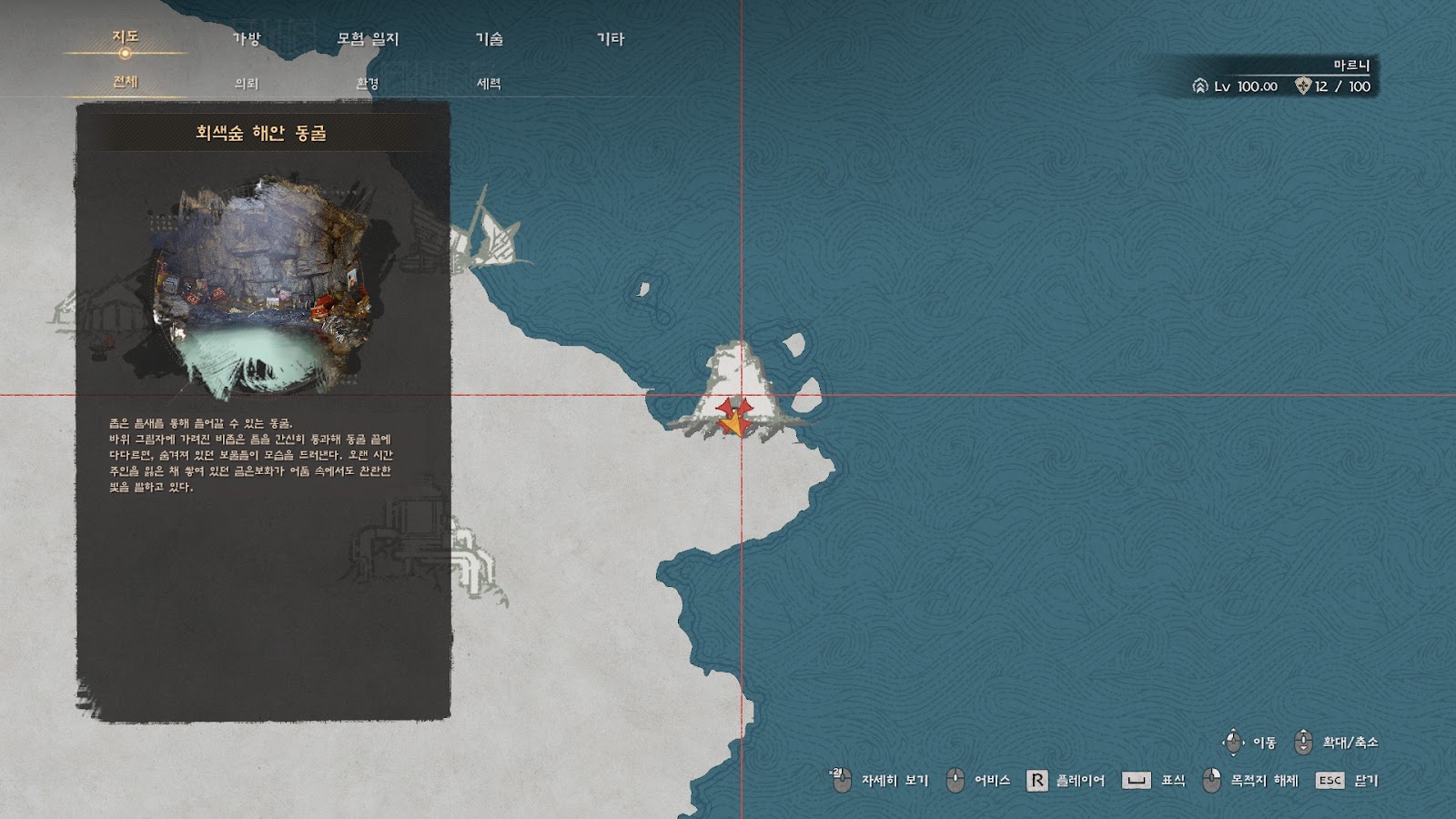Open the 기타 tab
The image size is (1456, 819).
coord(611,39)
